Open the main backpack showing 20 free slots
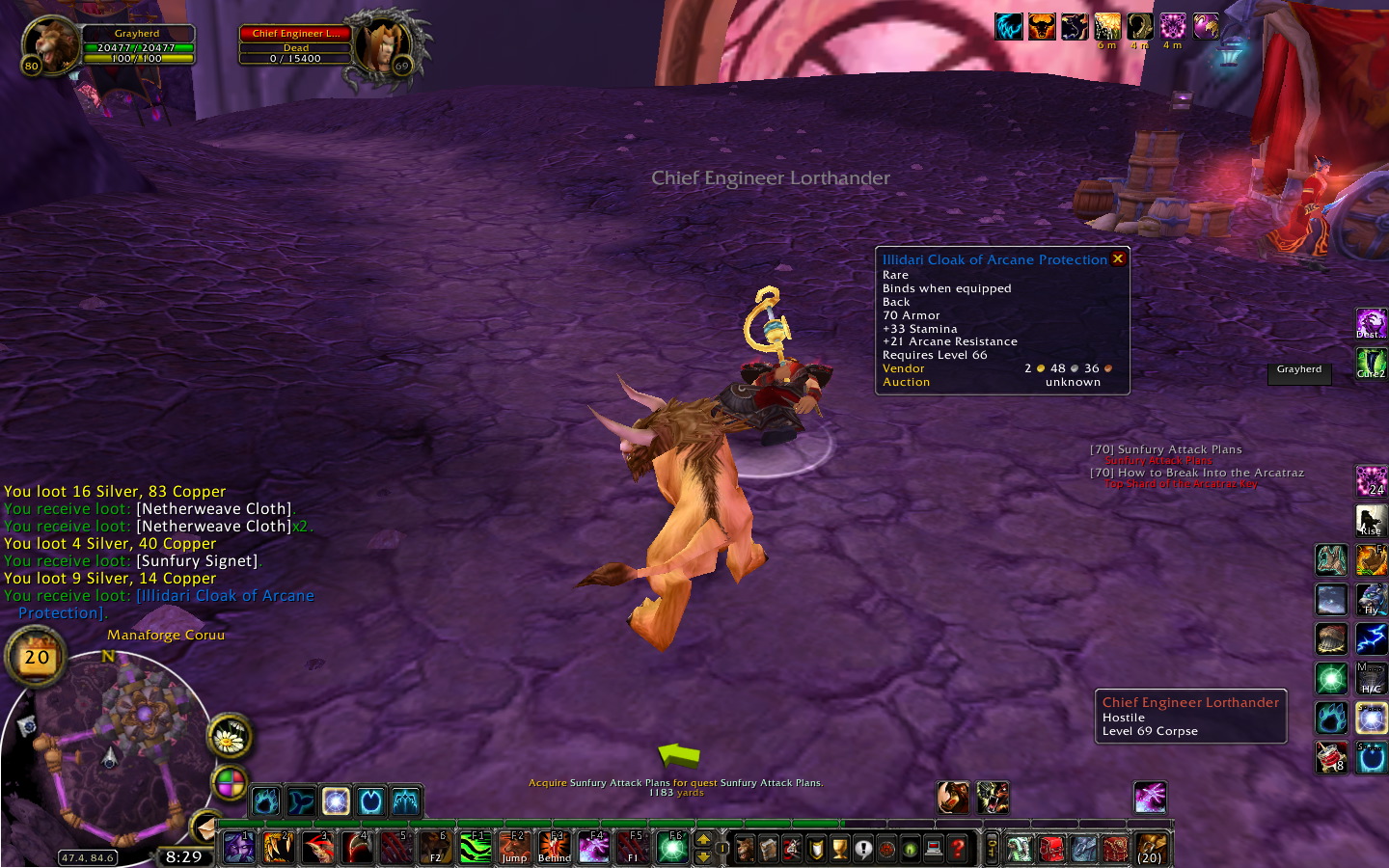 click(x=1151, y=849)
